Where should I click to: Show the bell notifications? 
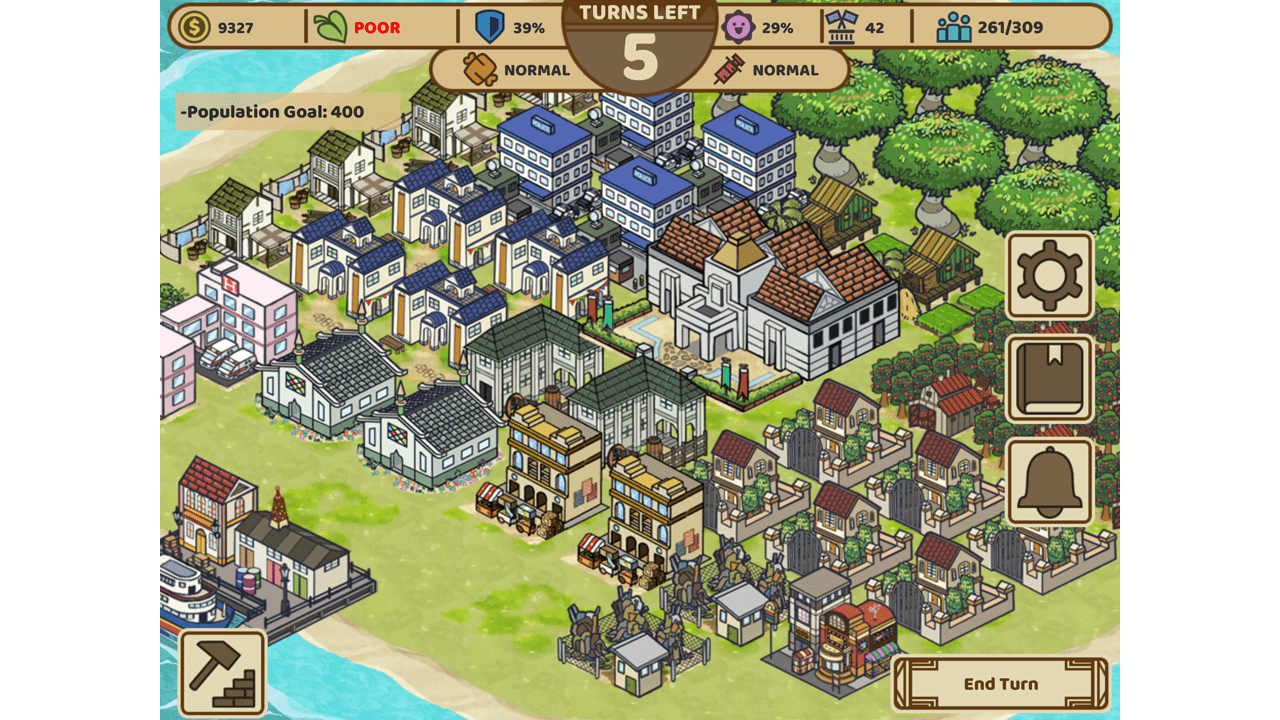1049,482
